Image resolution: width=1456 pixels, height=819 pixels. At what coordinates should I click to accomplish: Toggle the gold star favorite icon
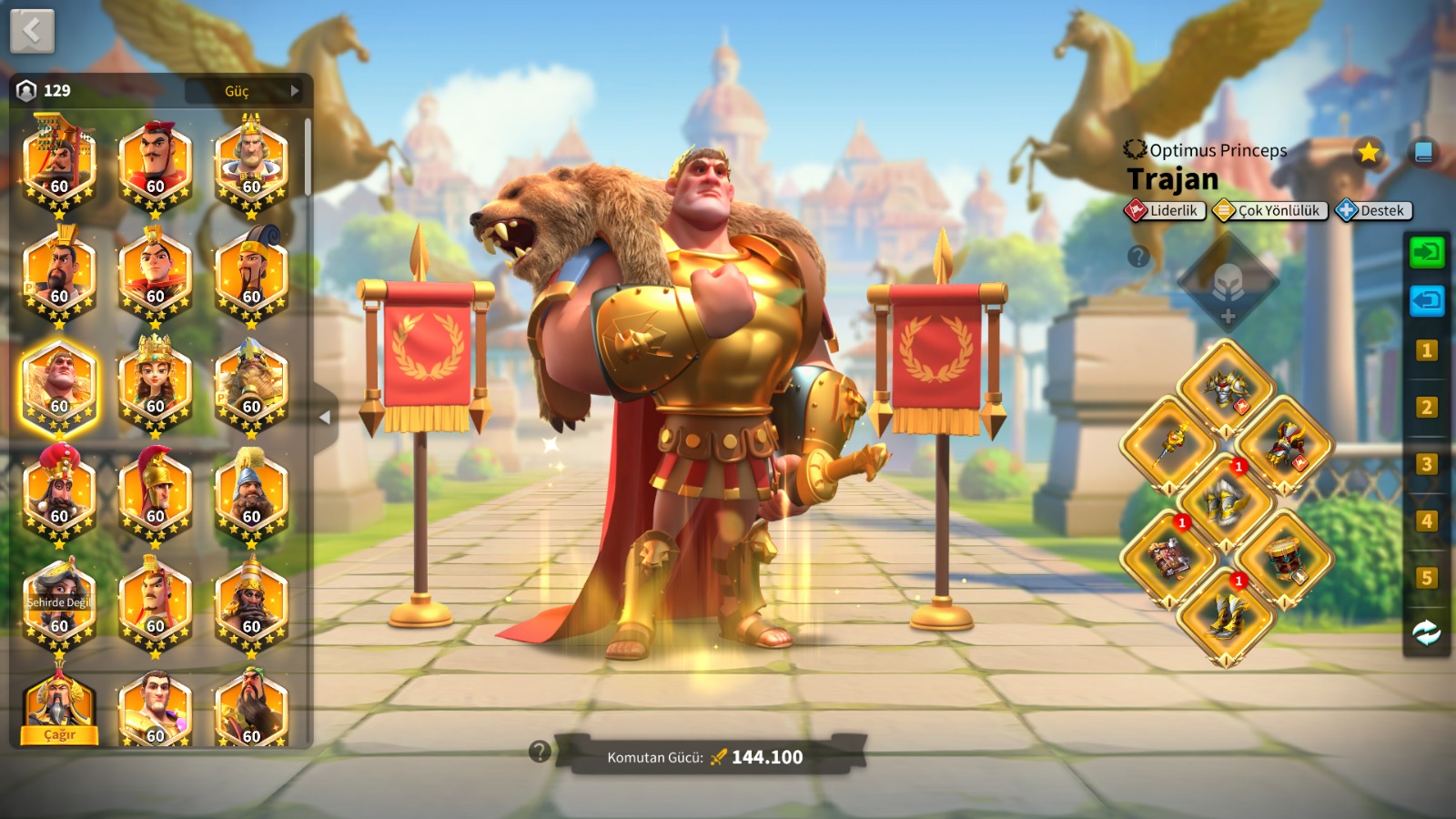click(x=1368, y=152)
